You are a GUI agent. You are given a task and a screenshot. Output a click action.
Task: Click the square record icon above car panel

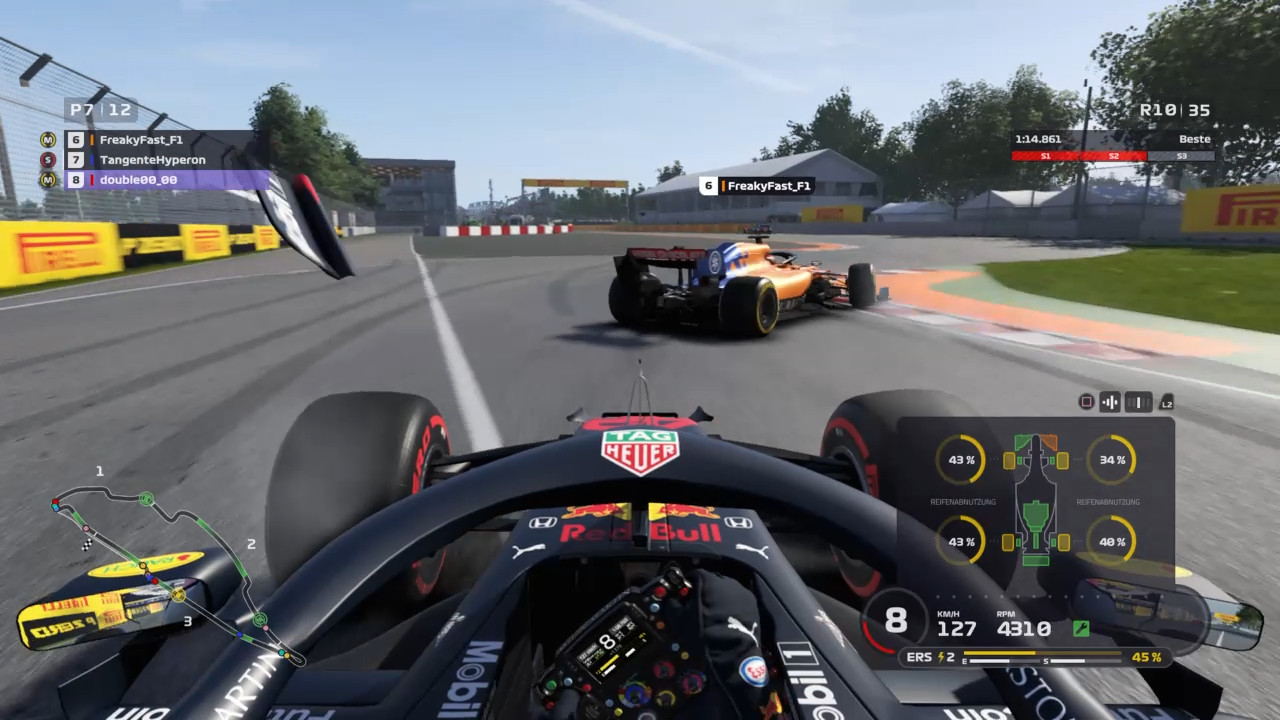1086,402
